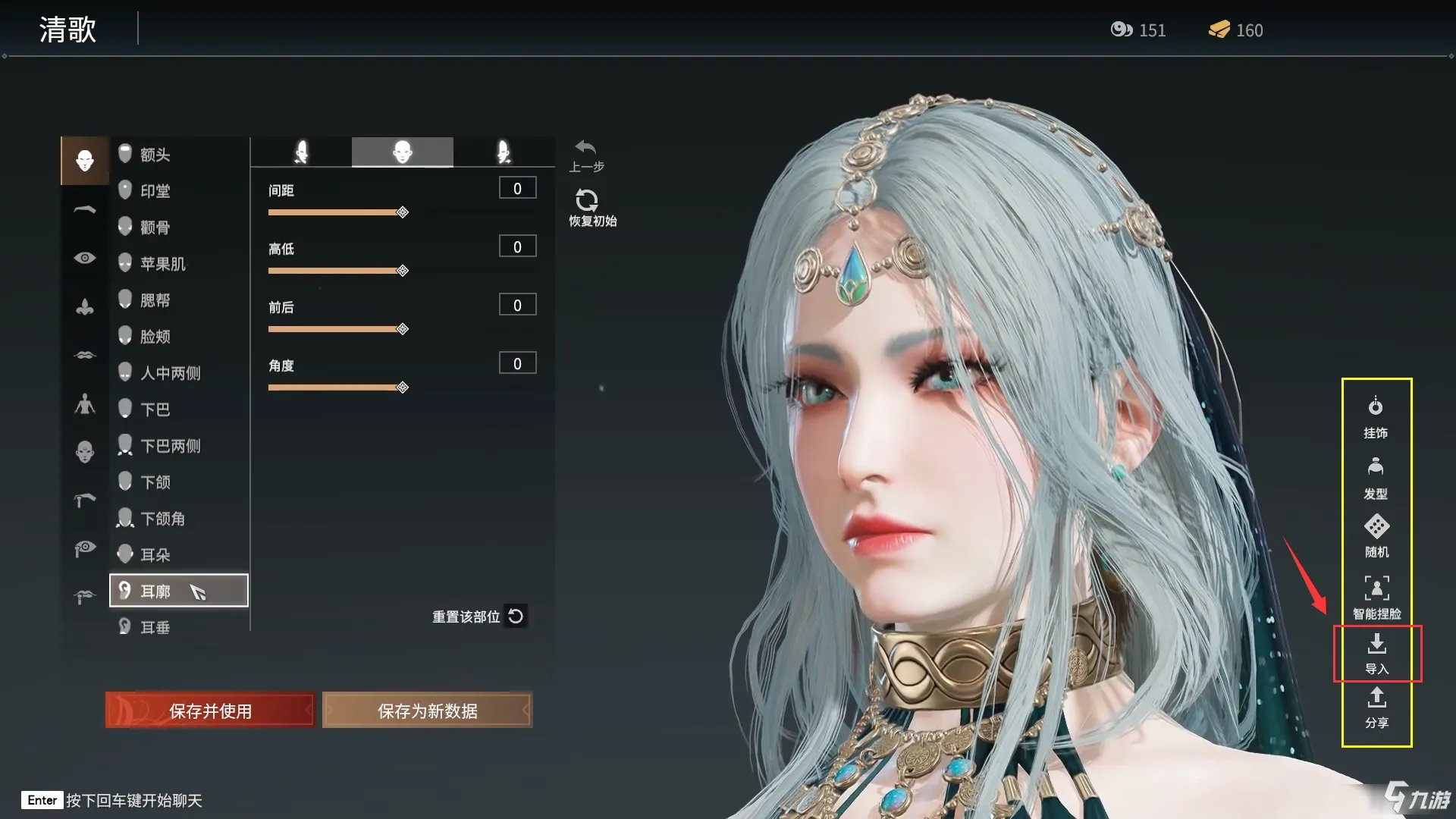Switch to the front-facing head view tab
1456x819 pixels.
pos(402,152)
